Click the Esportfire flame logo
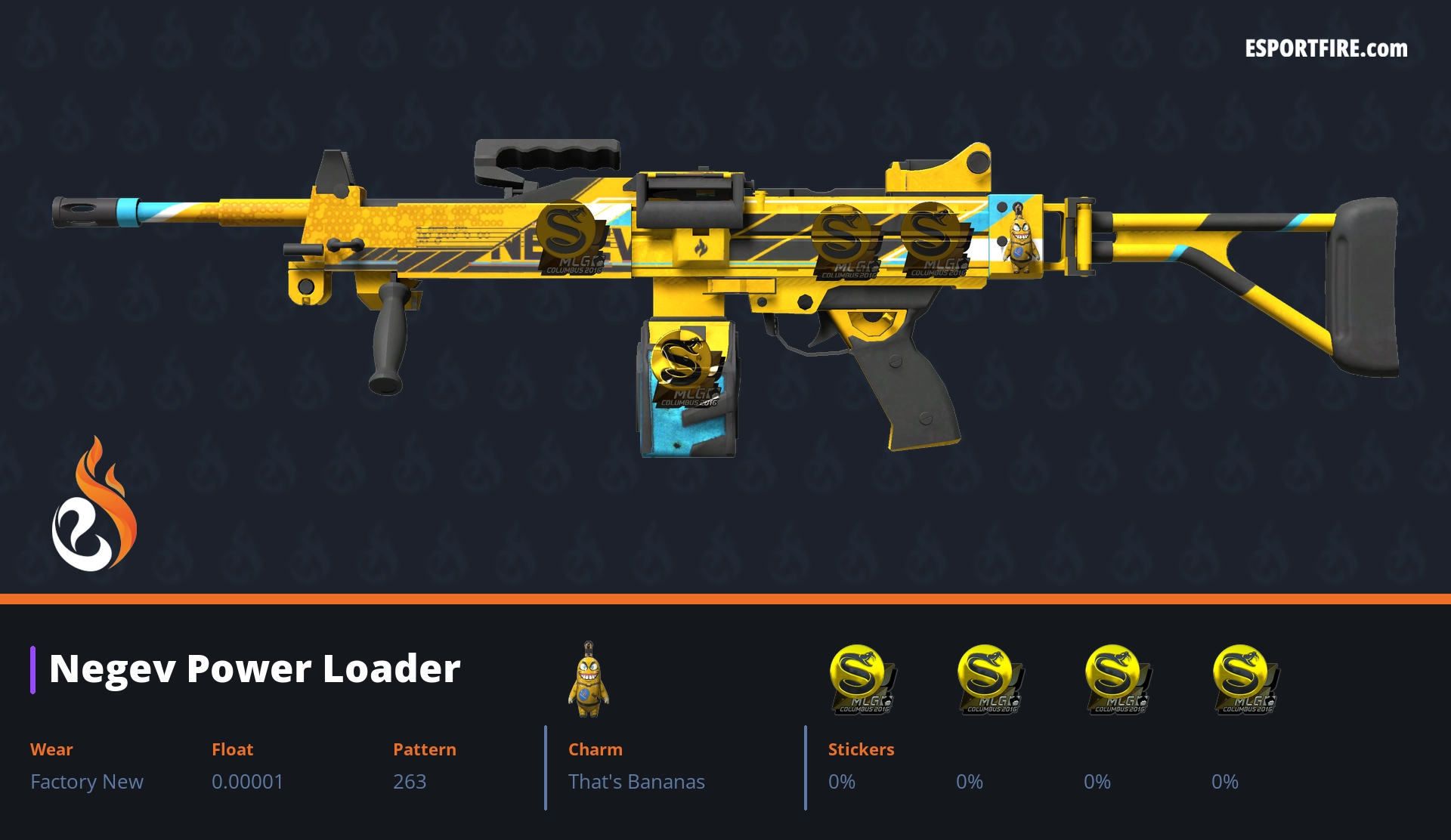Image resolution: width=1451 pixels, height=840 pixels. pyautogui.click(x=94, y=505)
